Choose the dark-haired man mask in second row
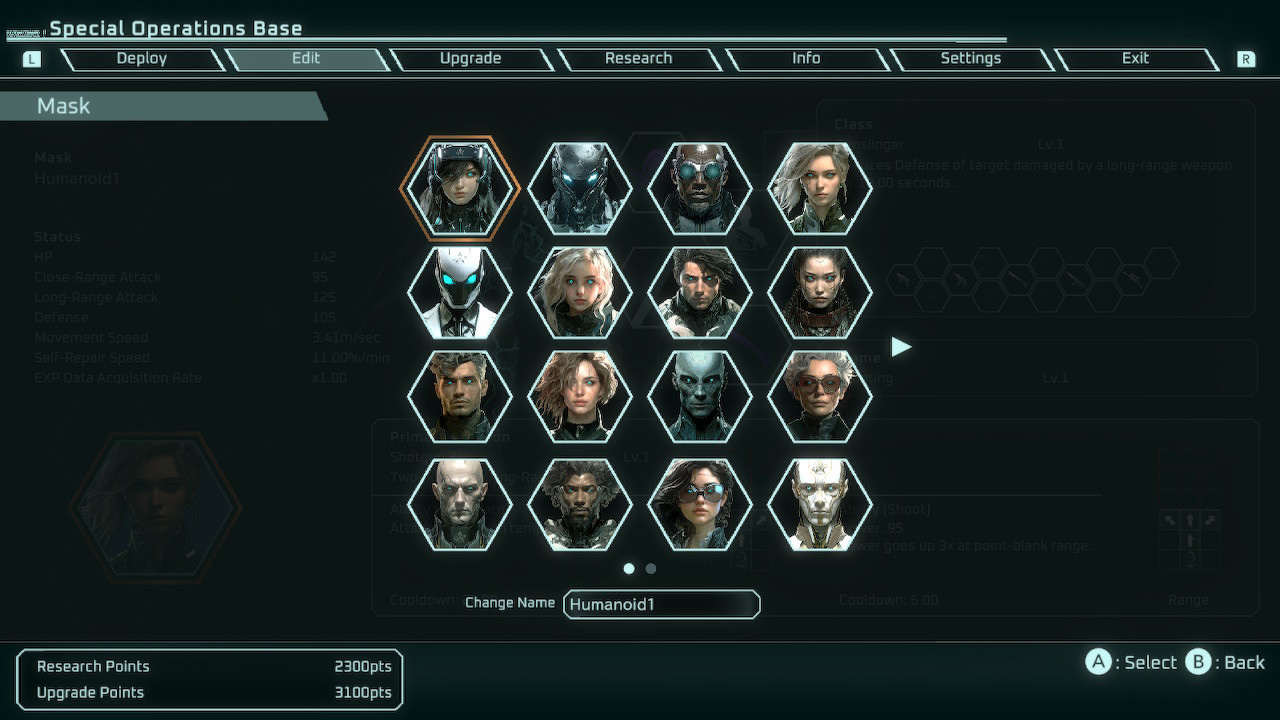Viewport: 1280px width, 720px height. point(698,290)
